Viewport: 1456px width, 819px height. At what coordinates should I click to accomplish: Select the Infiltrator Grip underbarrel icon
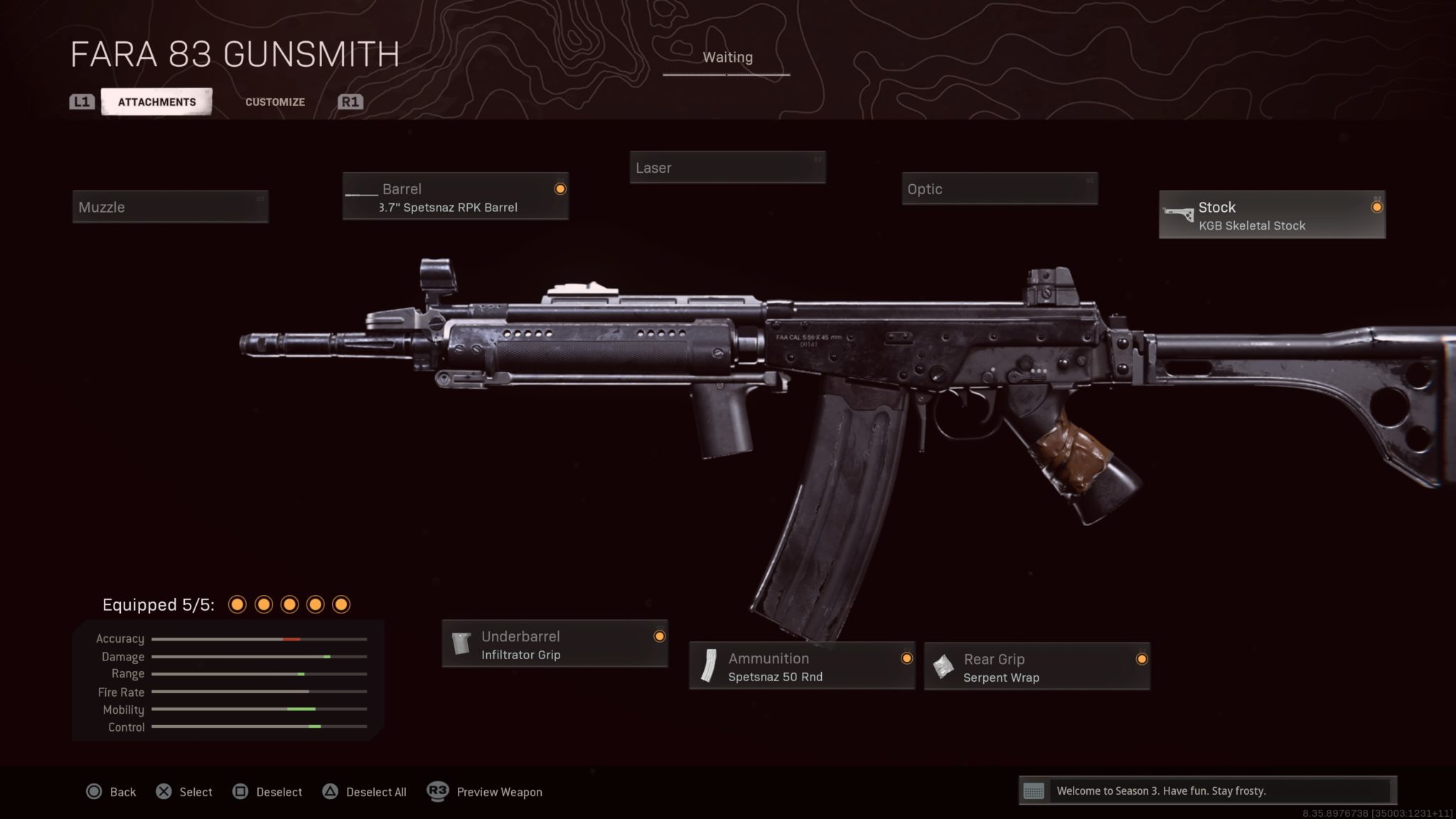point(461,643)
